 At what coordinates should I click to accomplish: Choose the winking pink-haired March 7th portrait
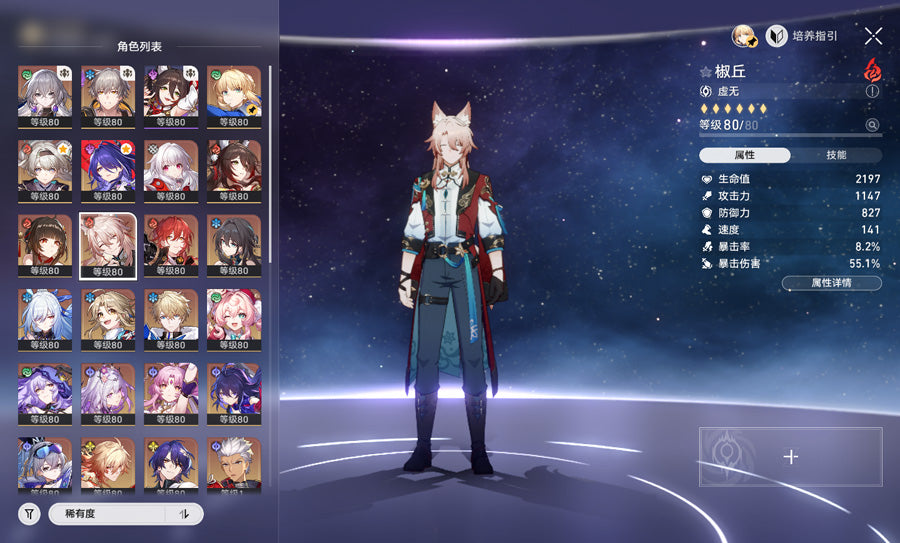pyautogui.click(x=234, y=320)
